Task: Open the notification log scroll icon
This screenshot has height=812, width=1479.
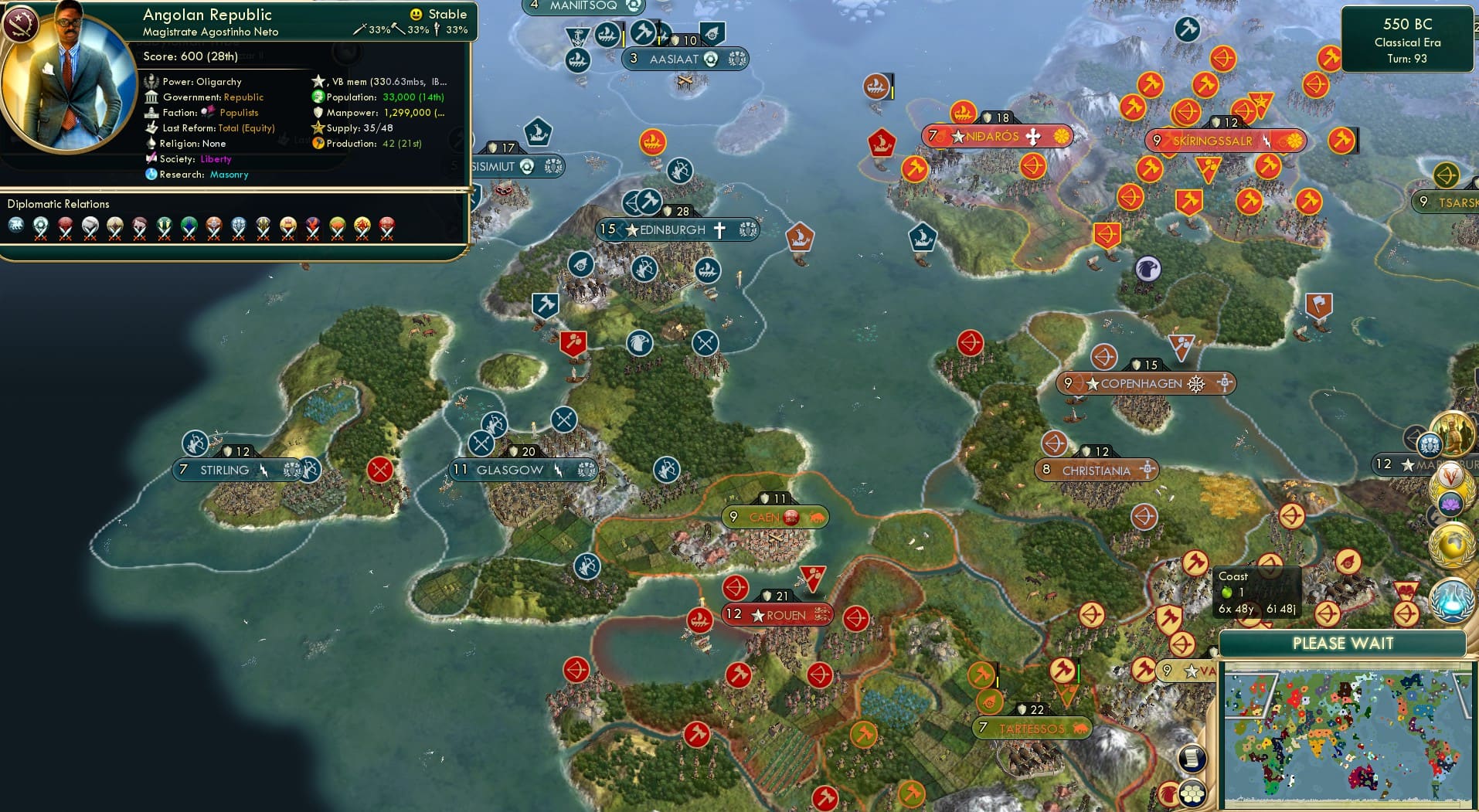Action: (x=1192, y=759)
